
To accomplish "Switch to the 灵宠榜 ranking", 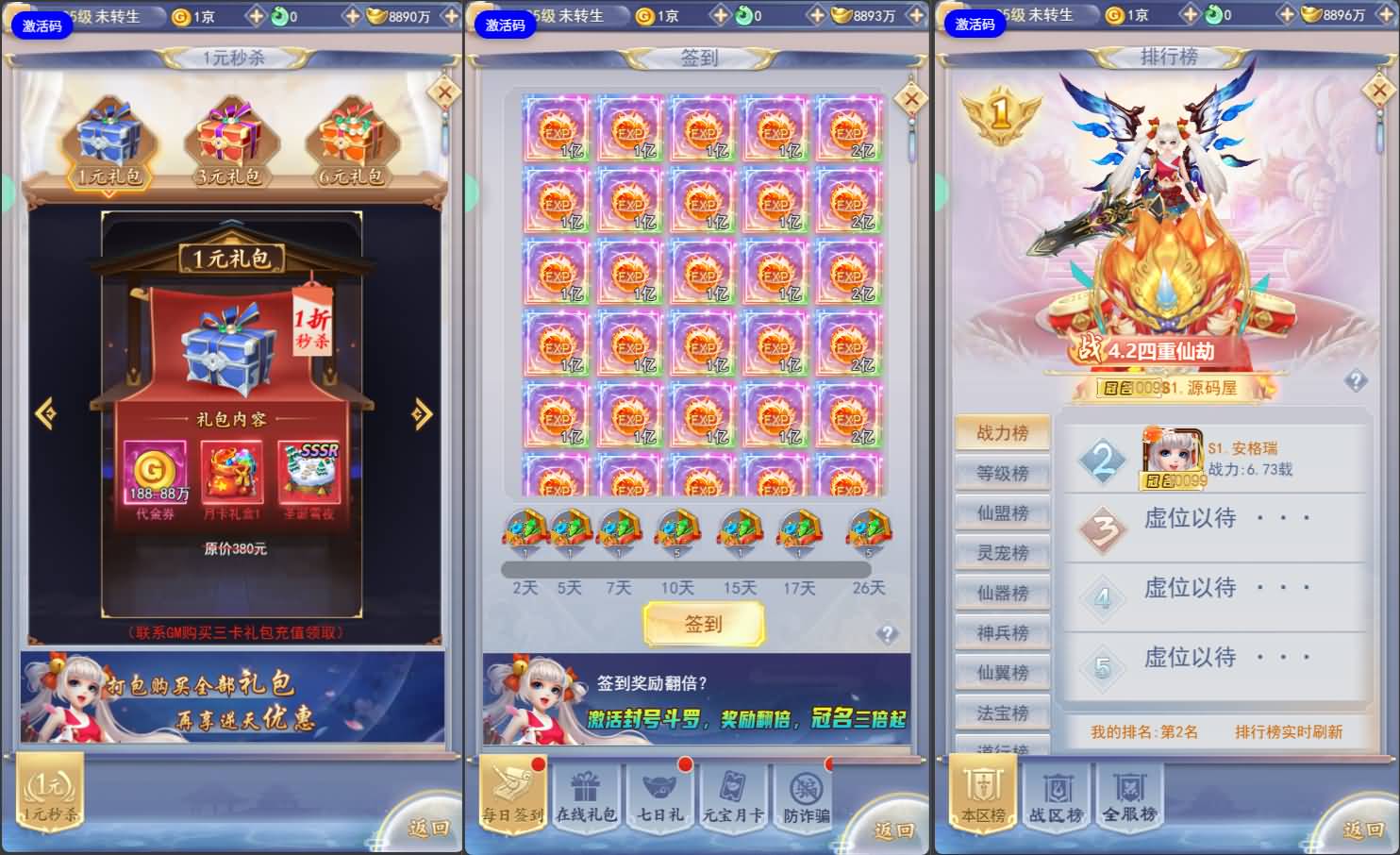I will click(1002, 553).
